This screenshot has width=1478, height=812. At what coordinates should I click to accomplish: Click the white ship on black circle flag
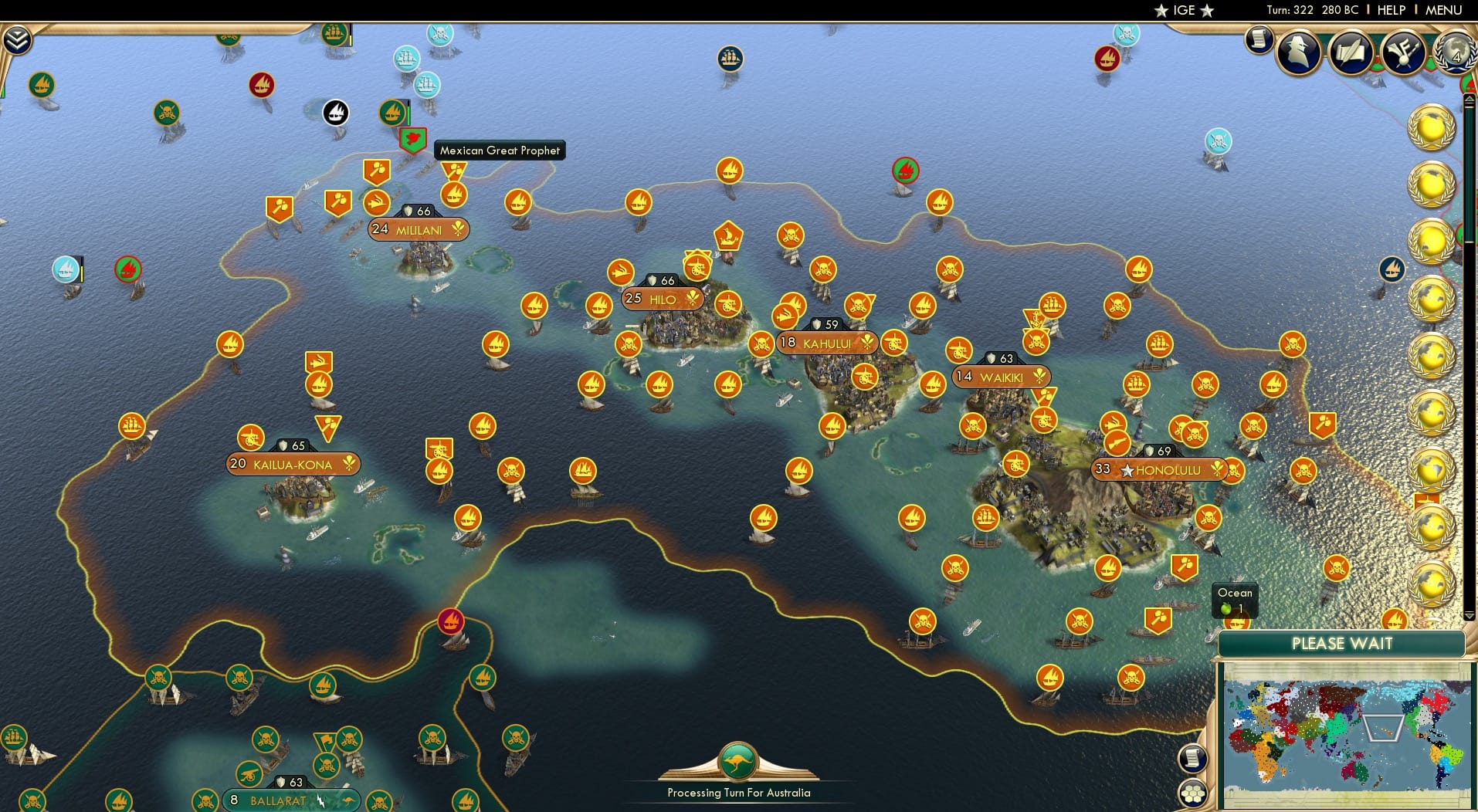(337, 113)
